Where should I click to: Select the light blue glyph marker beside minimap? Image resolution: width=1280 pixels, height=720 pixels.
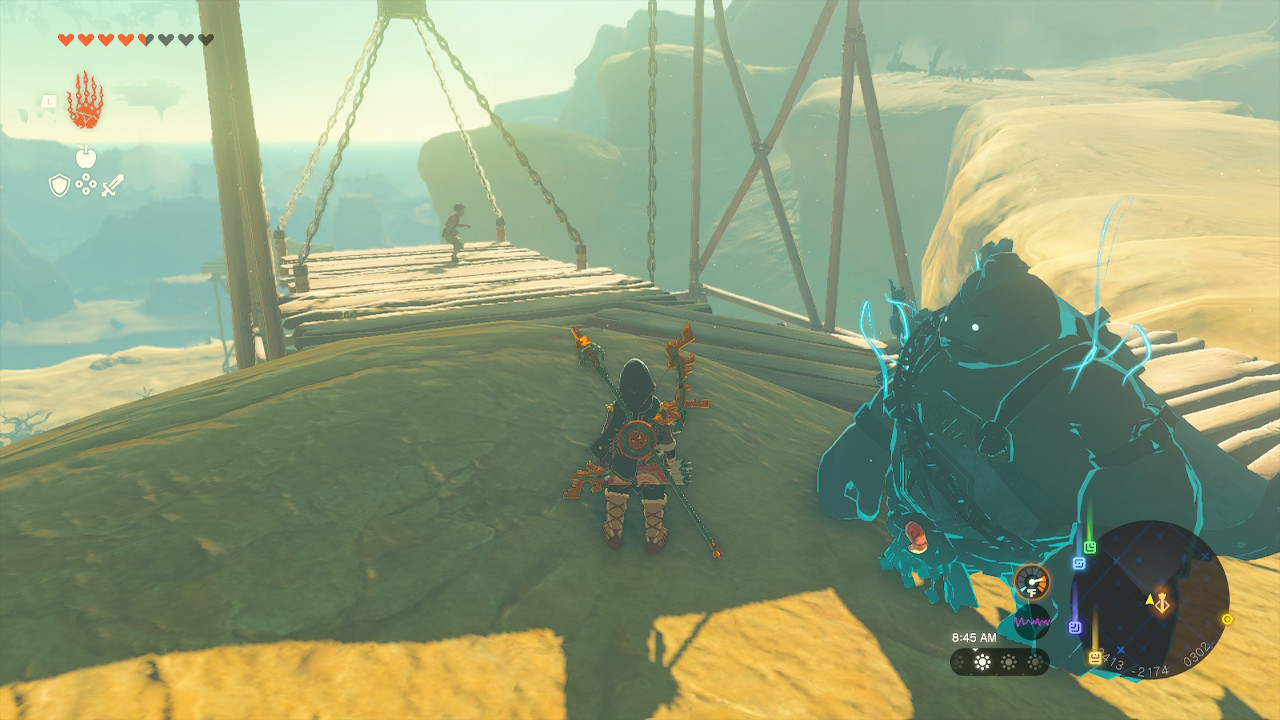(x=1079, y=563)
